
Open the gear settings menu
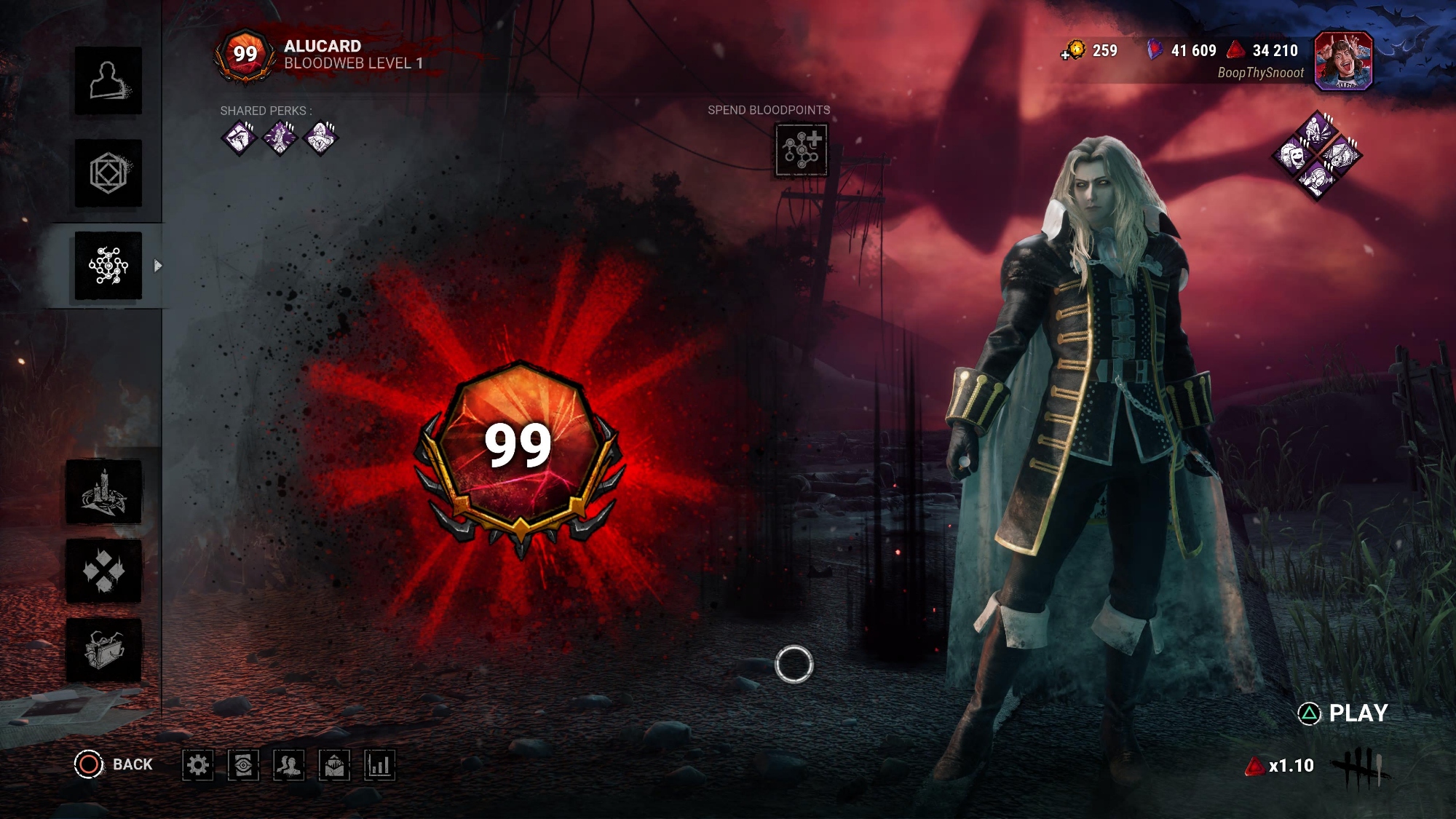point(197,765)
